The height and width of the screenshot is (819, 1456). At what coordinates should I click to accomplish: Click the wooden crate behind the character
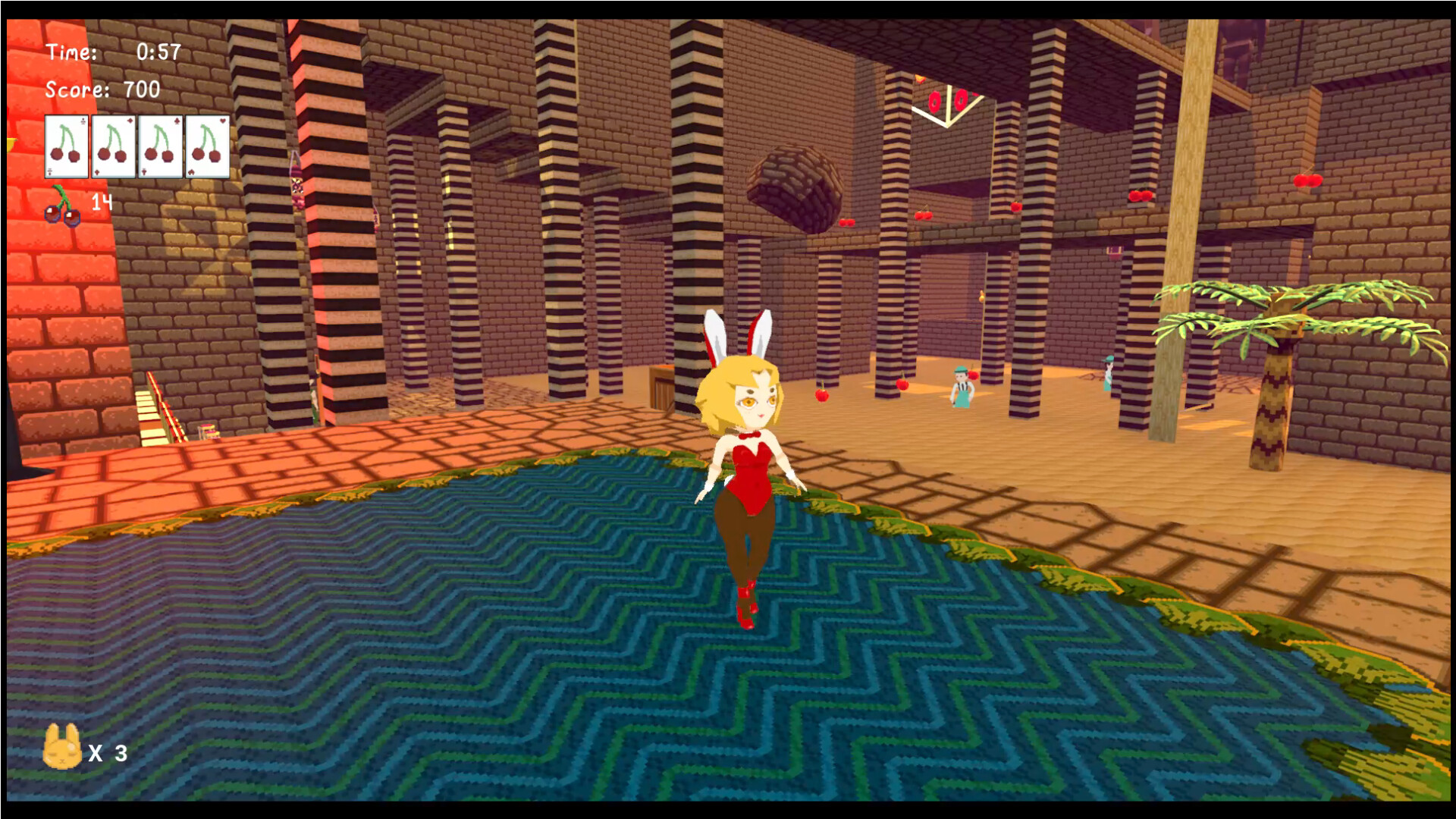(661, 388)
